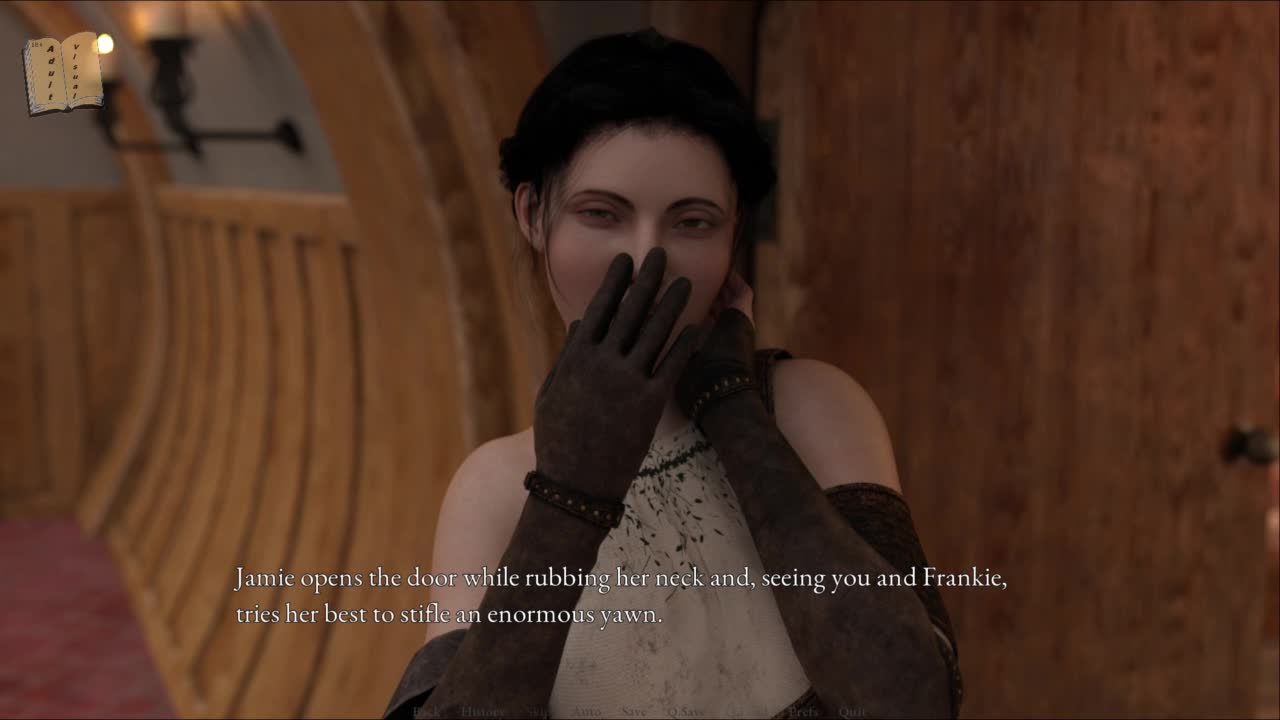Go back one line with Back
The height and width of the screenshot is (720, 1280).
(427, 711)
